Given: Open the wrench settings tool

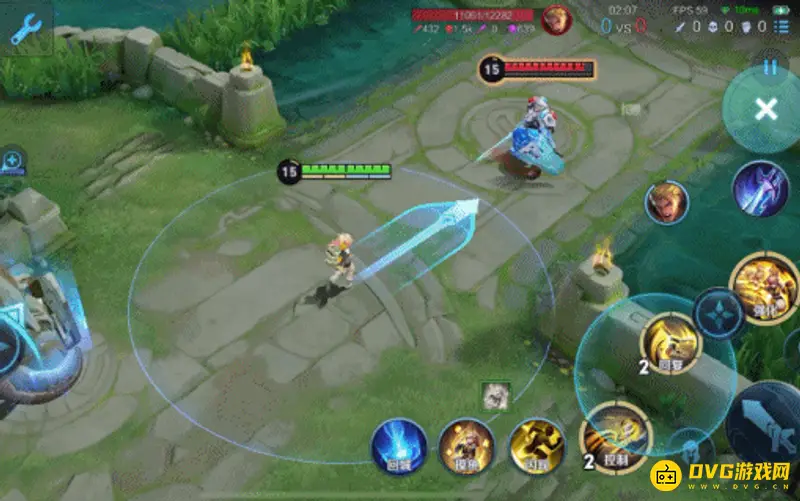Looking at the screenshot, I should [x=26, y=28].
